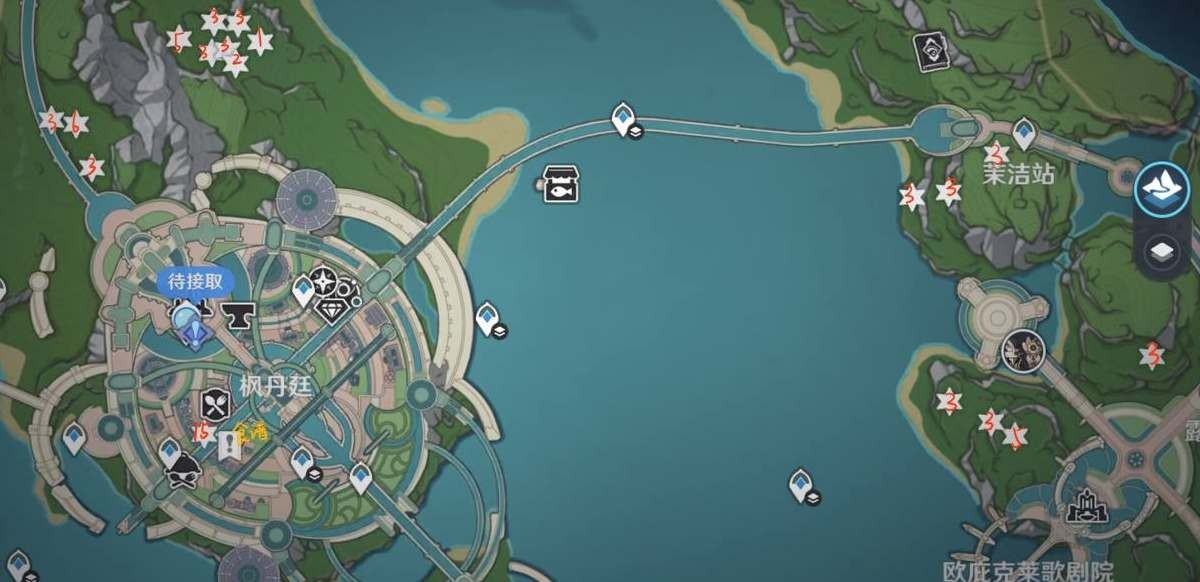Image resolution: width=1200 pixels, height=582 pixels.
Task: Open the stacked layers map switcher
Action: (x=1161, y=251)
